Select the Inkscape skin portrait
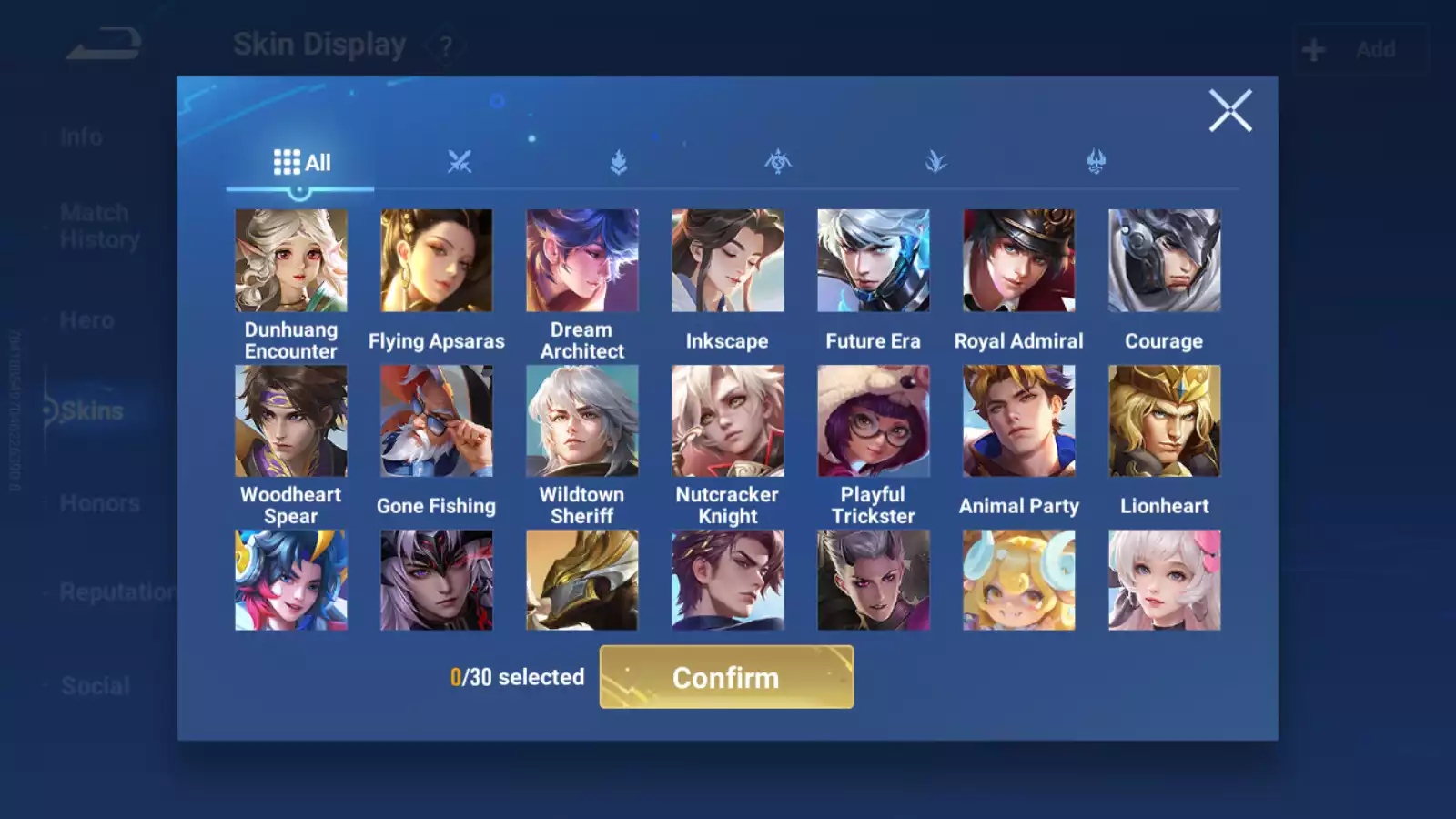This screenshot has width=1456, height=819. 728,261
